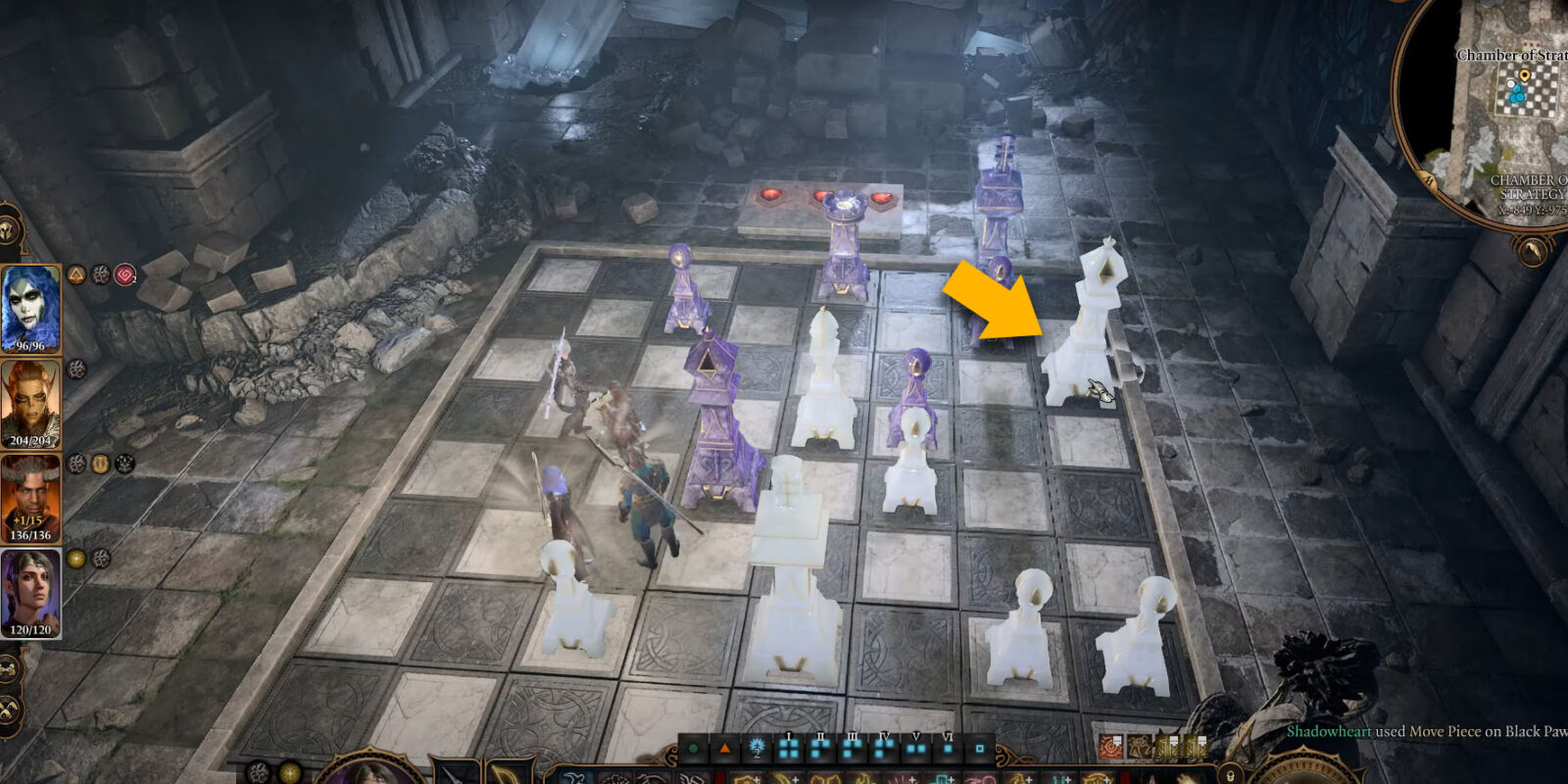Switch to the level VI spell slot tab
The width and height of the screenshot is (1568, 784).
point(948,750)
